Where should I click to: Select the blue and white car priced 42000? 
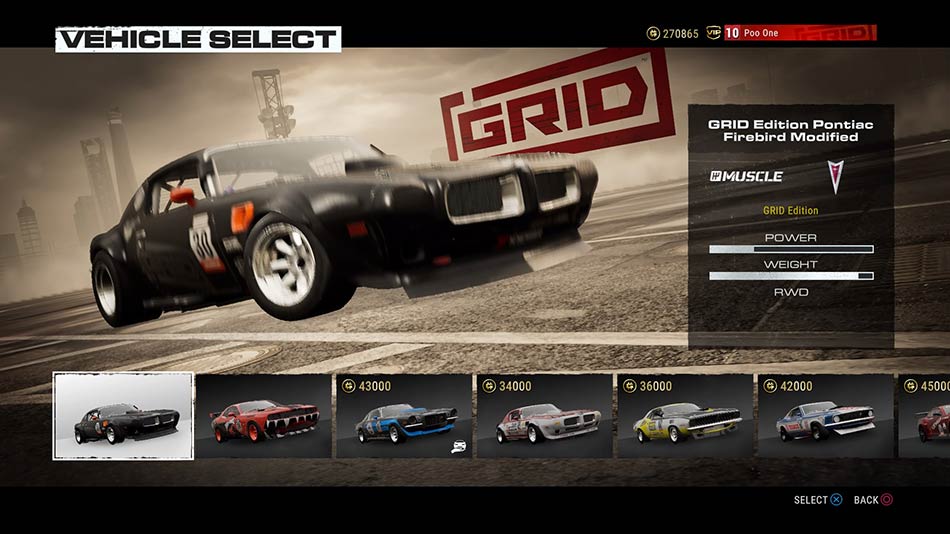[825, 417]
